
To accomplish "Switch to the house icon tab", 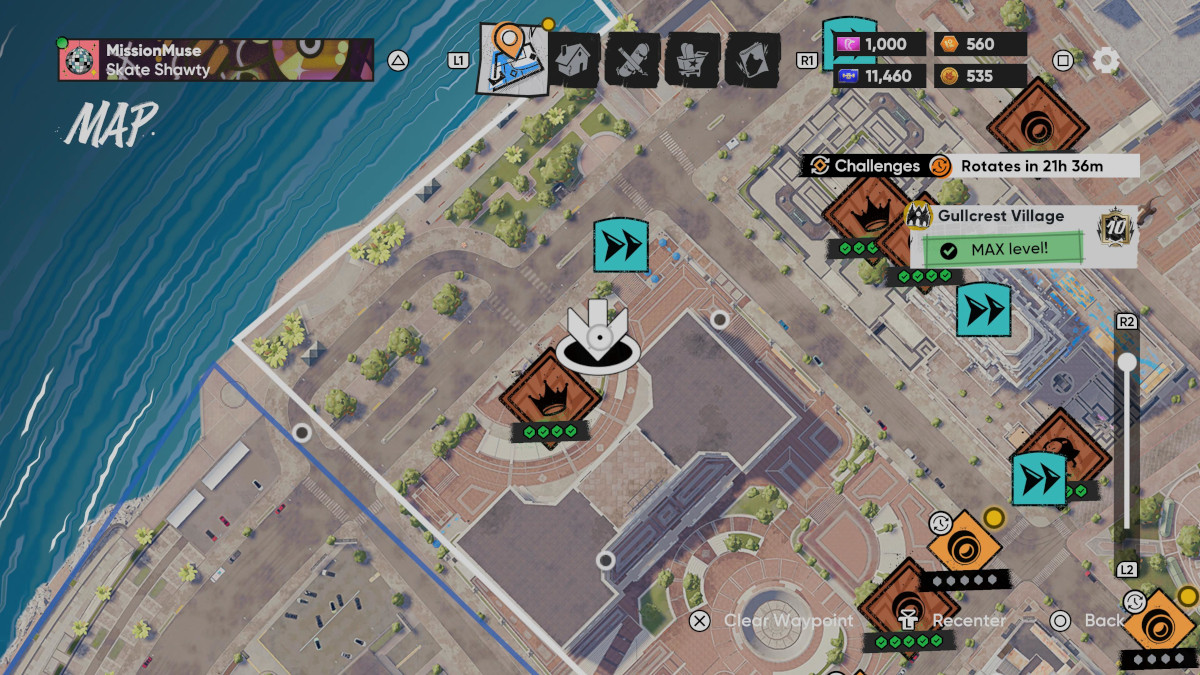I will pos(575,60).
